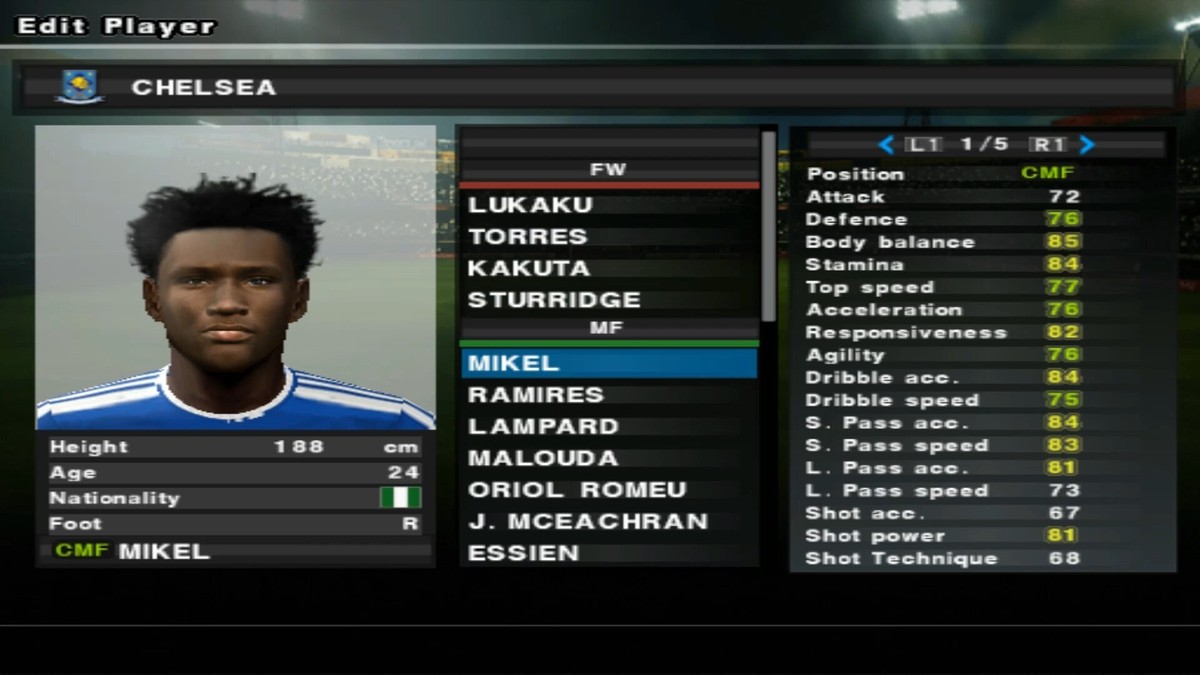
Task: Pick Kakuta from the roster
Action: [529, 269]
